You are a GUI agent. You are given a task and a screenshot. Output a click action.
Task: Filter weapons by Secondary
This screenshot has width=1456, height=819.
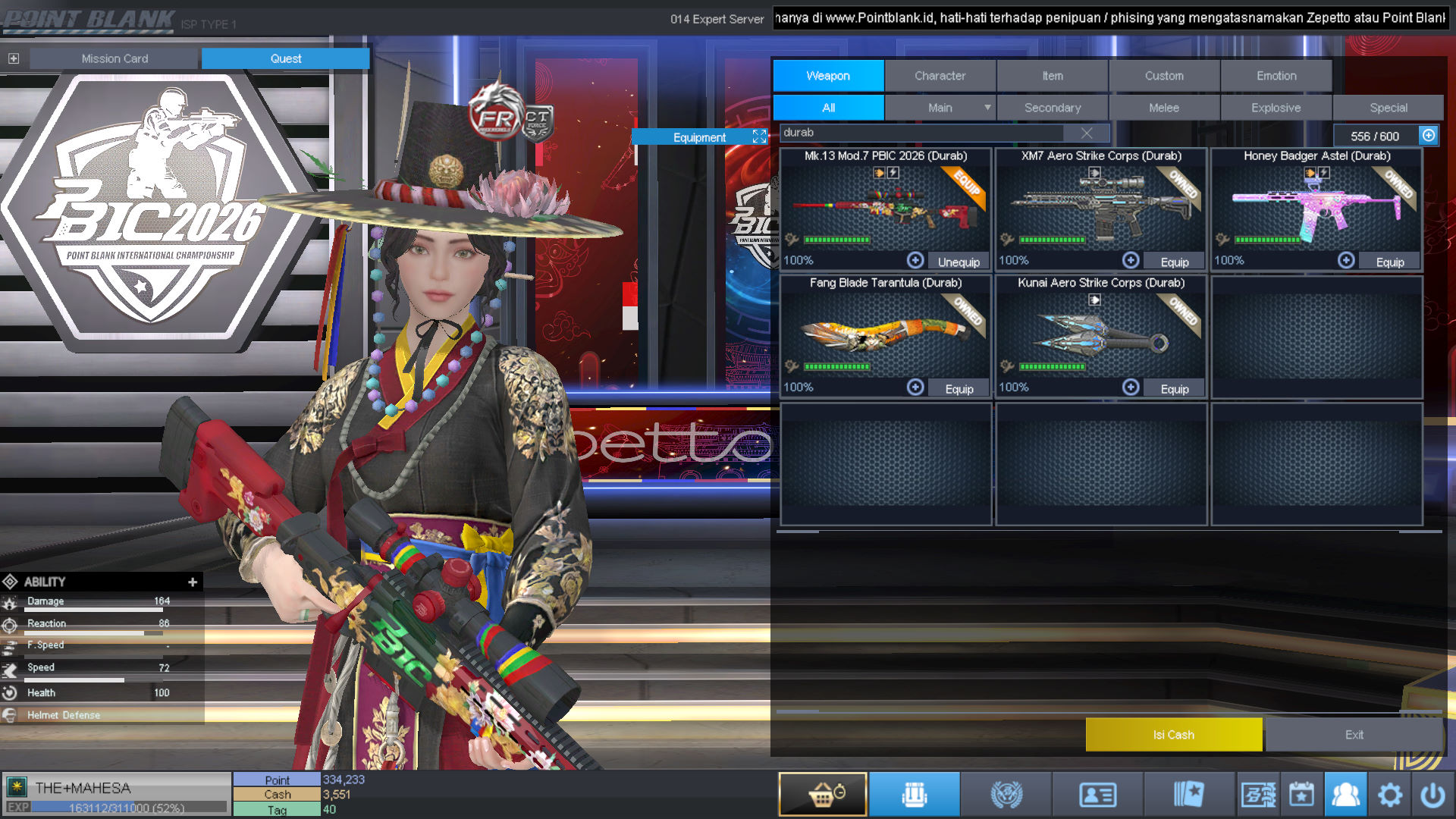click(x=1052, y=108)
